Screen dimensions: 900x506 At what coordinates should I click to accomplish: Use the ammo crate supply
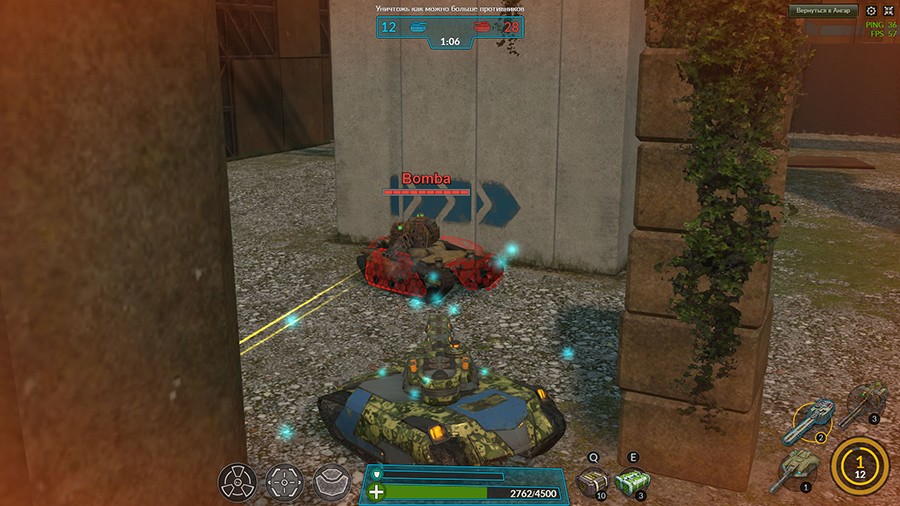coord(593,482)
